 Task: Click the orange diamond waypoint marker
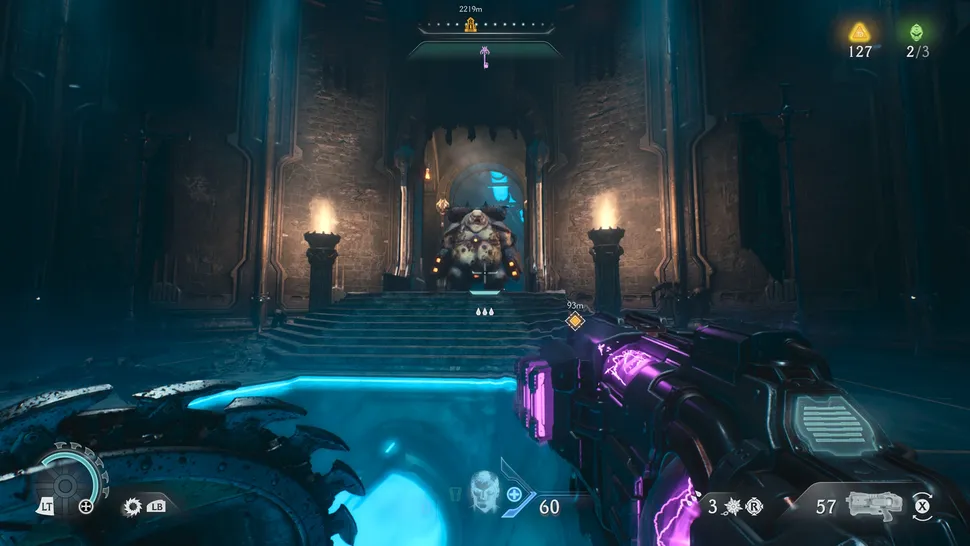click(x=575, y=321)
